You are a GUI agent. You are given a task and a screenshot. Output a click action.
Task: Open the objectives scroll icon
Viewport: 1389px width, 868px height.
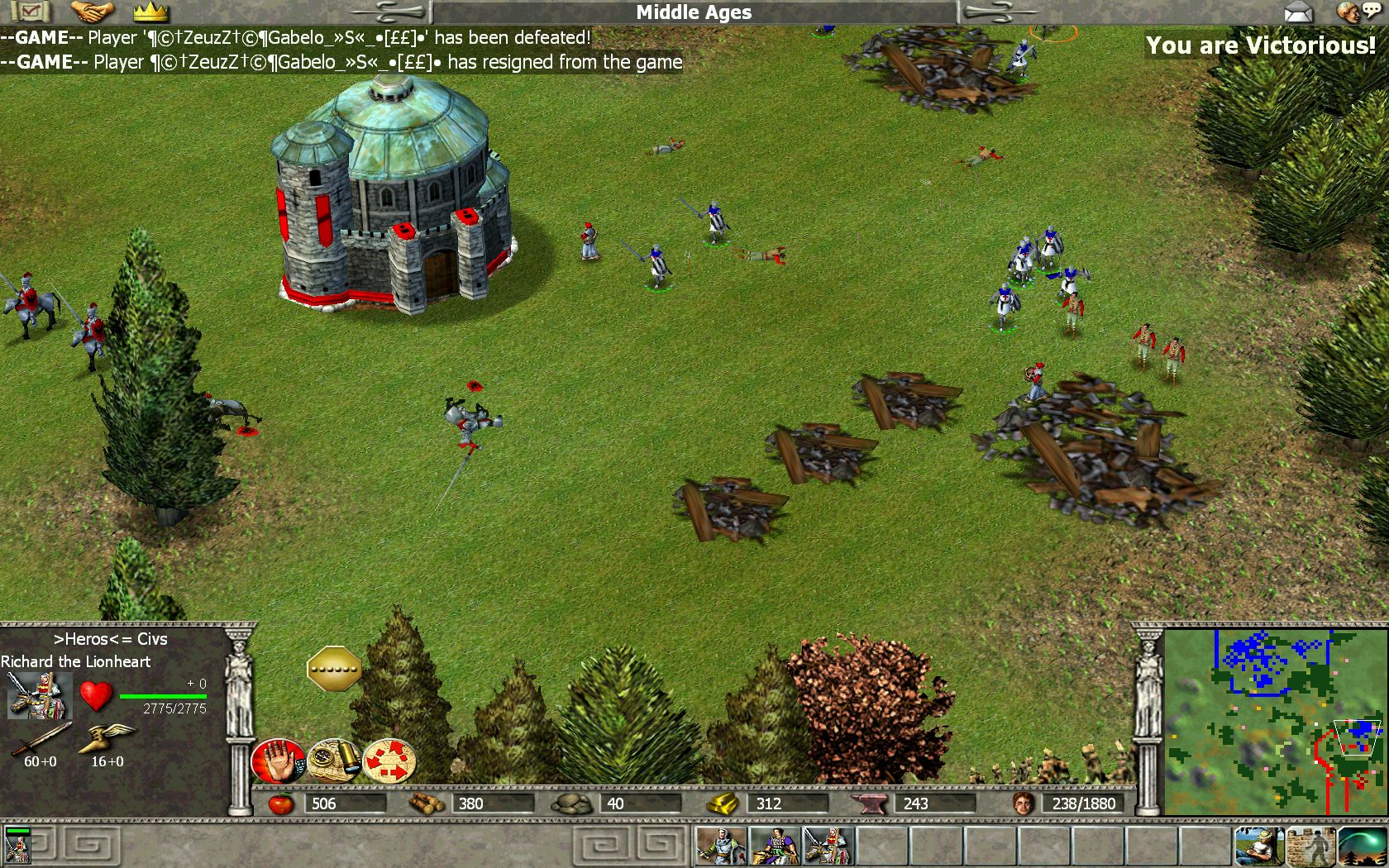click(31, 12)
